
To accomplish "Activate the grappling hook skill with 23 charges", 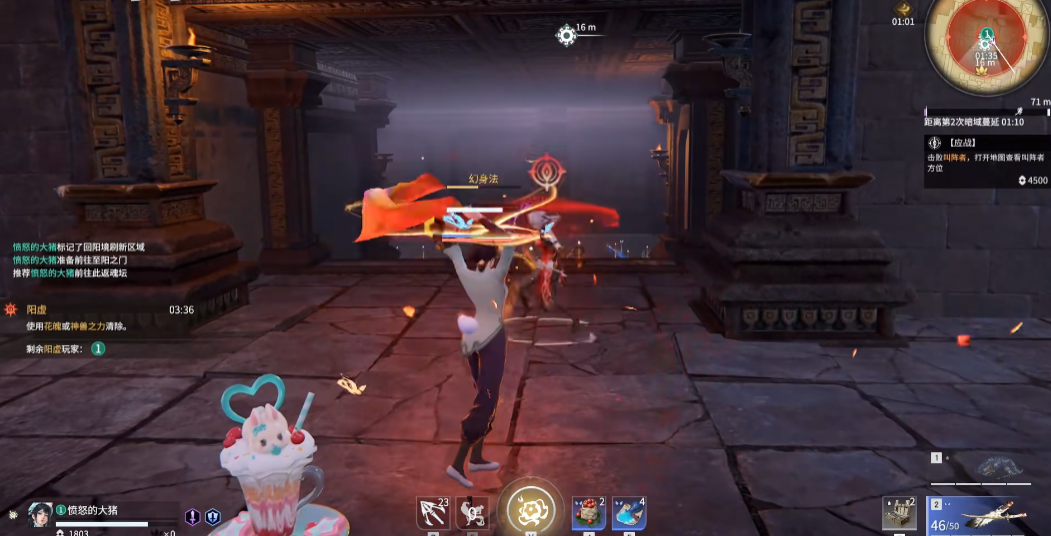I will tap(432, 513).
